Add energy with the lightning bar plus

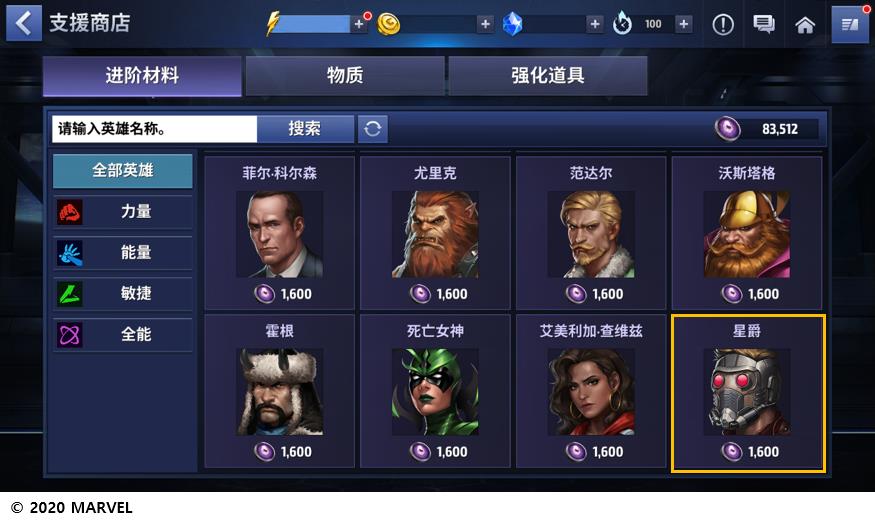(359, 24)
